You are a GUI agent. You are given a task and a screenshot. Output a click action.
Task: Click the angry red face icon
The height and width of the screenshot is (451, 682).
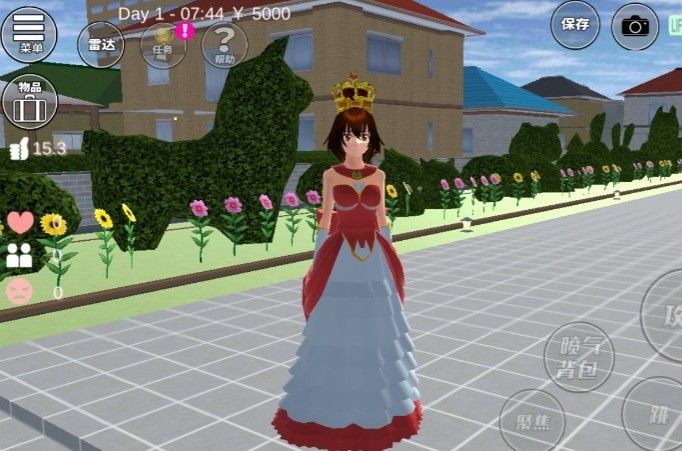20,291
